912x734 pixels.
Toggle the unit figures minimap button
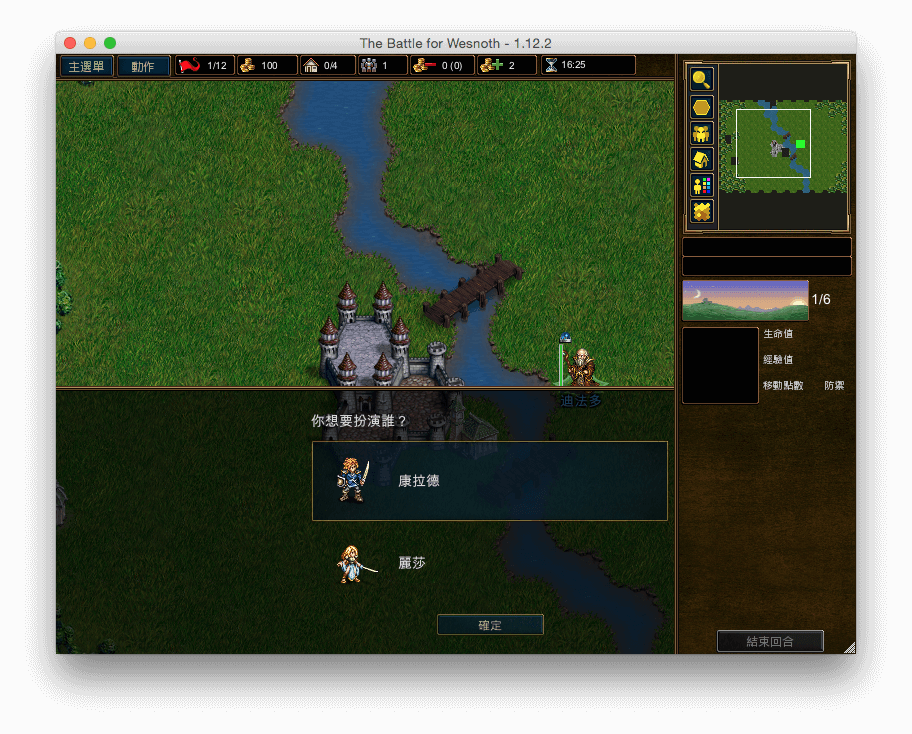click(x=702, y=133)
